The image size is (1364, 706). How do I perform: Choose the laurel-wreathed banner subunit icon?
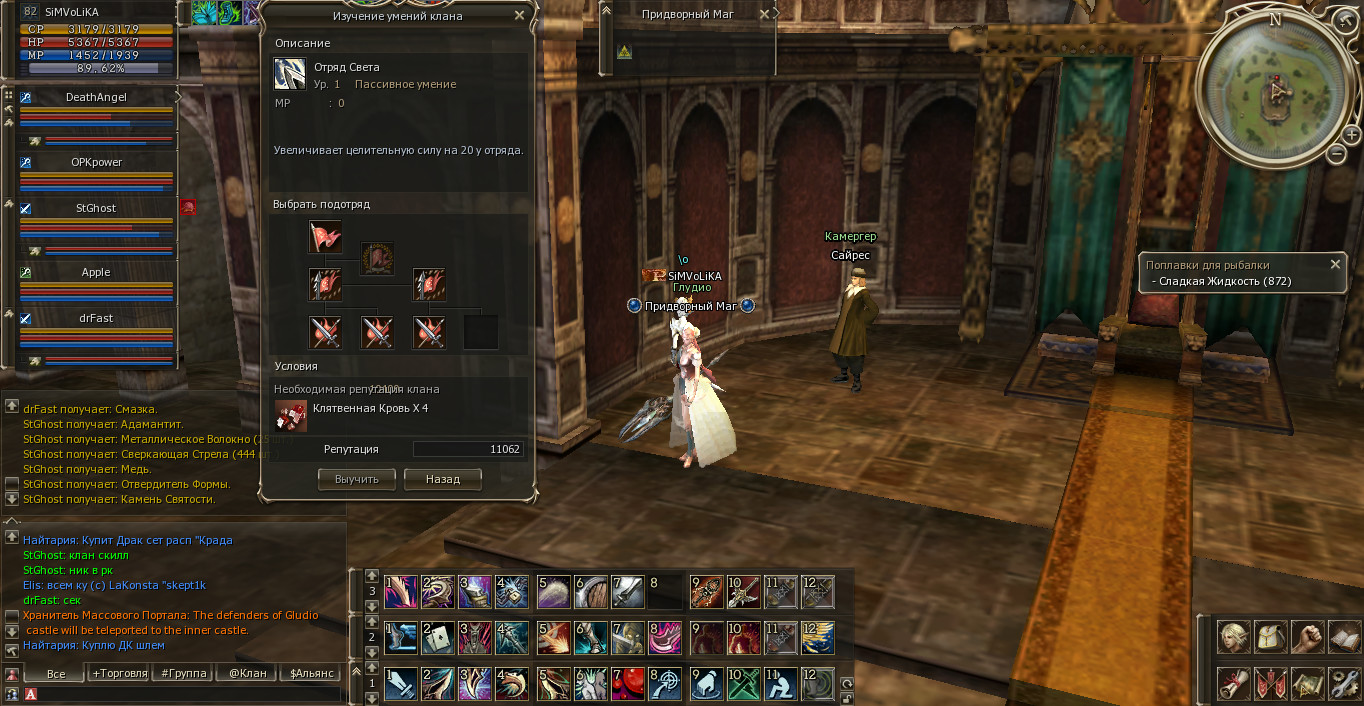tap(377, 258)
